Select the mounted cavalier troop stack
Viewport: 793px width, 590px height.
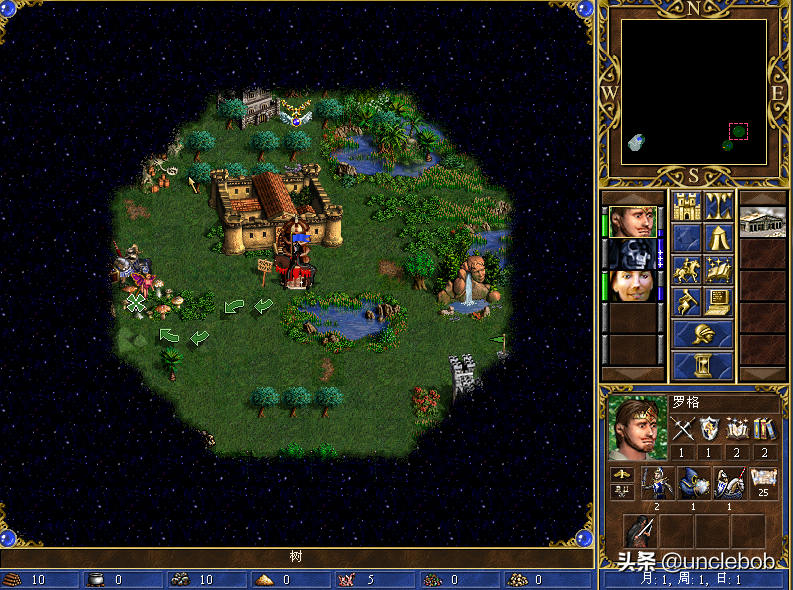(x=728, y=483)
